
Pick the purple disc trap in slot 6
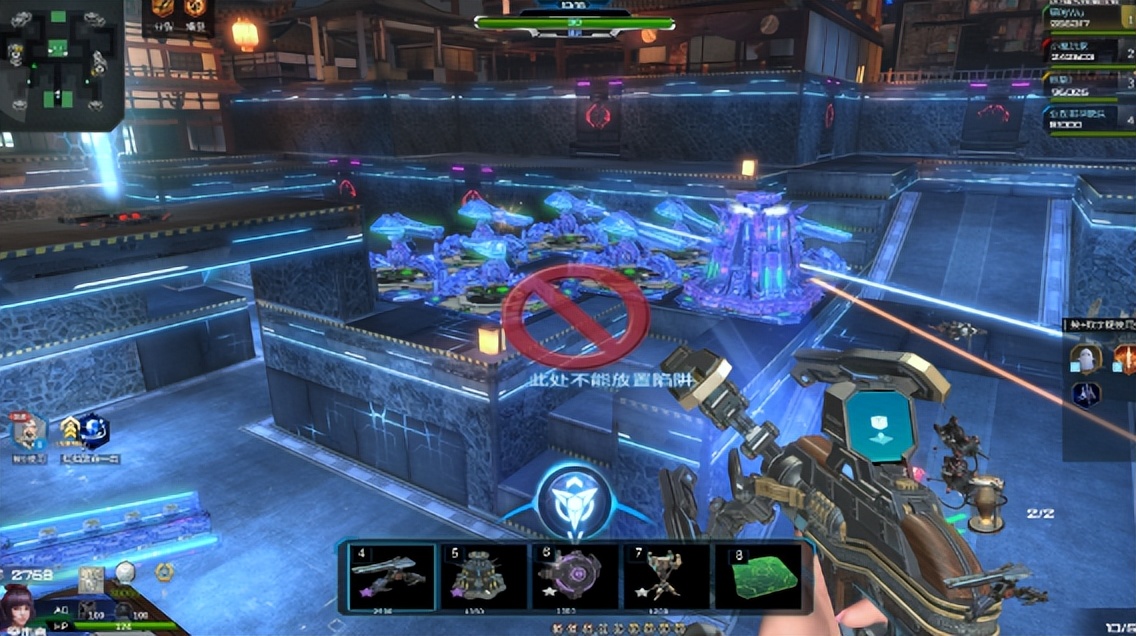[575, 577]
